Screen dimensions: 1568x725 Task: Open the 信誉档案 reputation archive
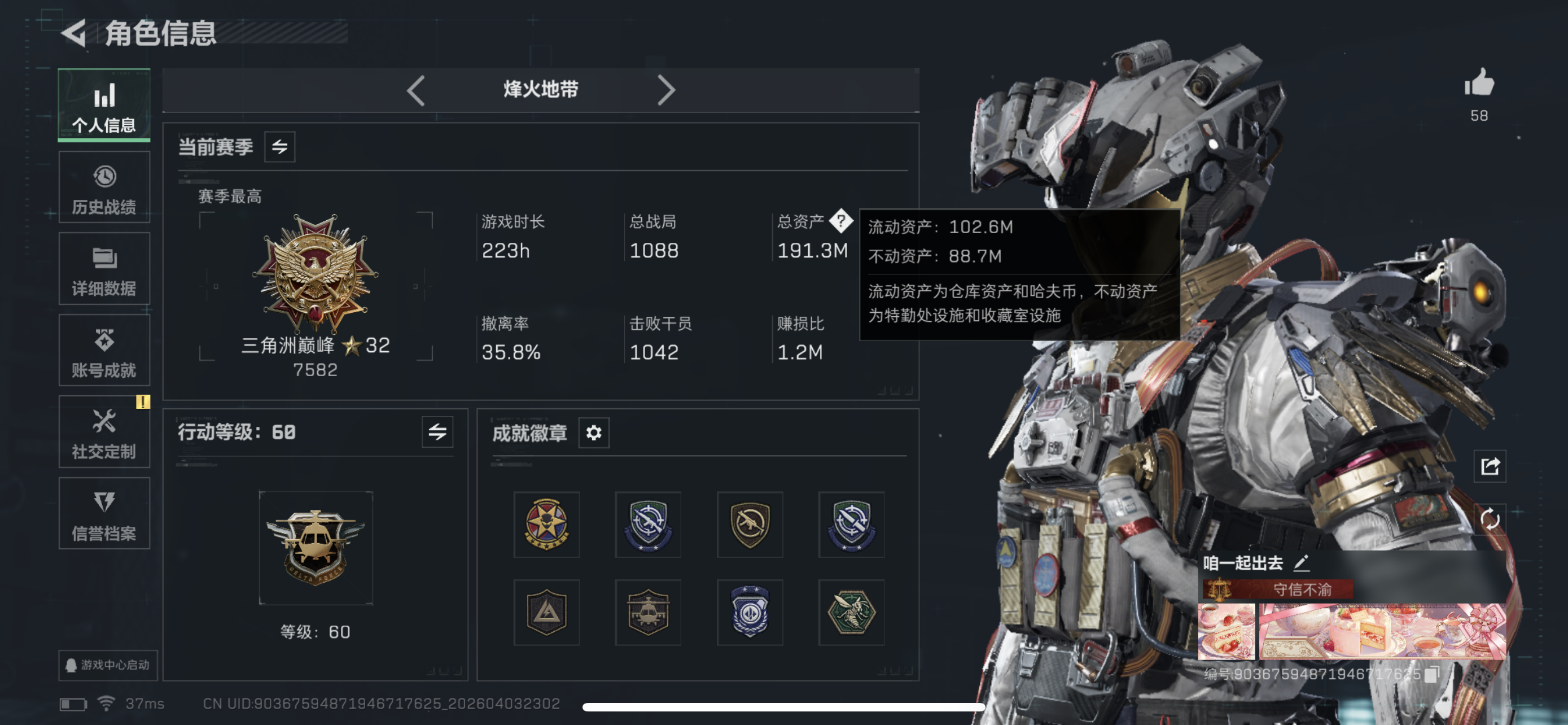point(104,514)
